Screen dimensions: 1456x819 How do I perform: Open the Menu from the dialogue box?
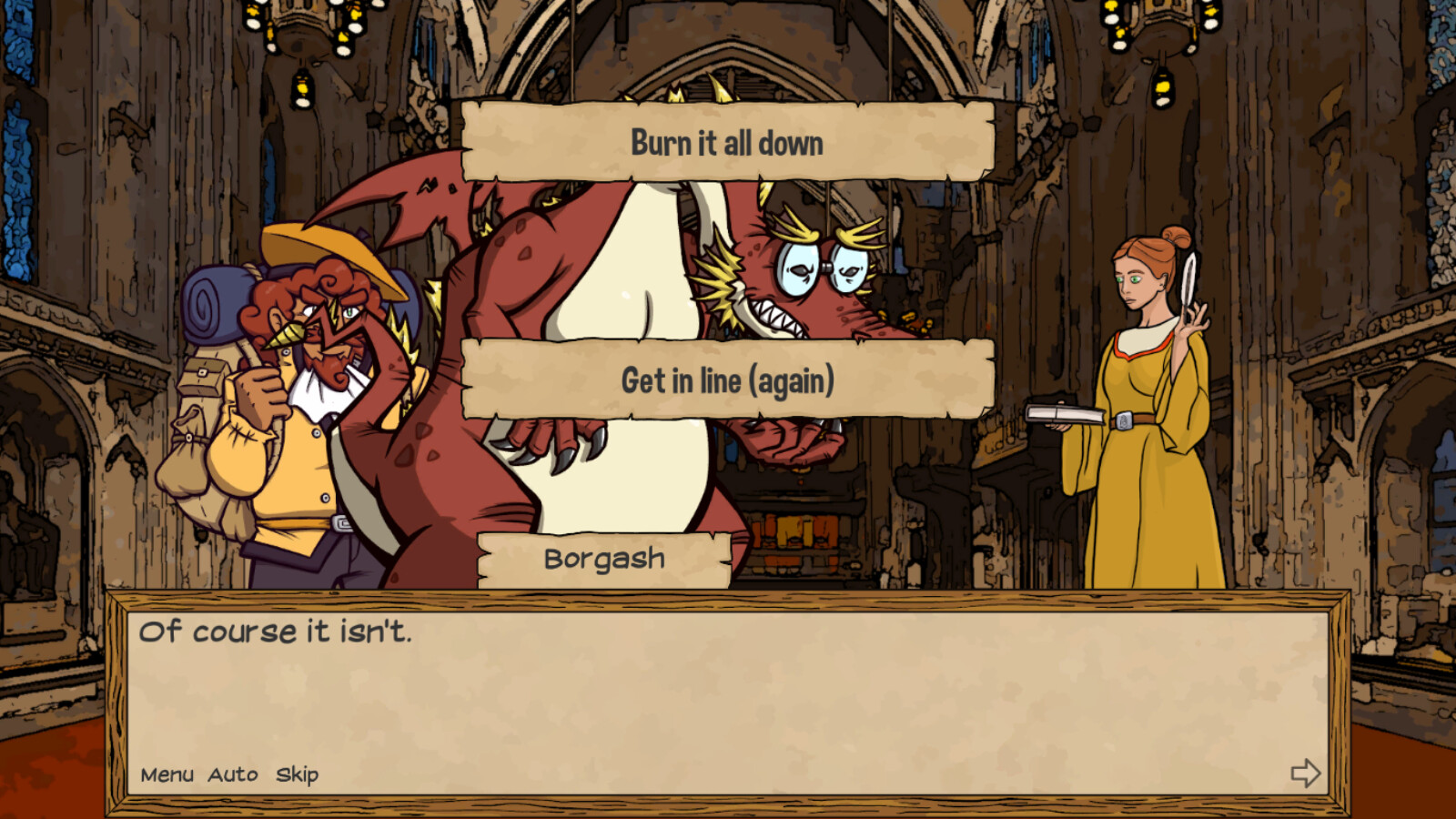tap(169, 775)
